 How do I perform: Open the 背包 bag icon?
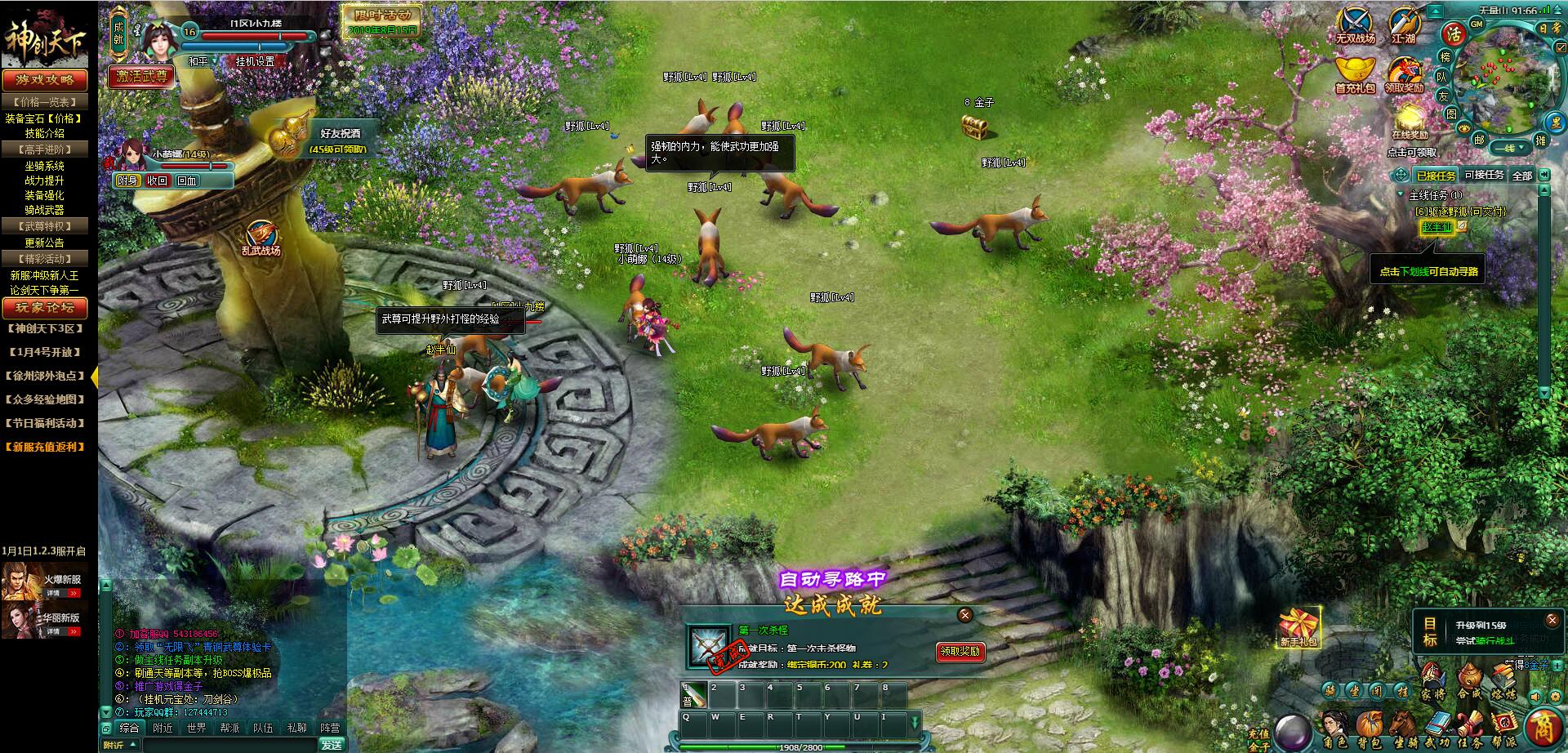tap(1370, 723)
